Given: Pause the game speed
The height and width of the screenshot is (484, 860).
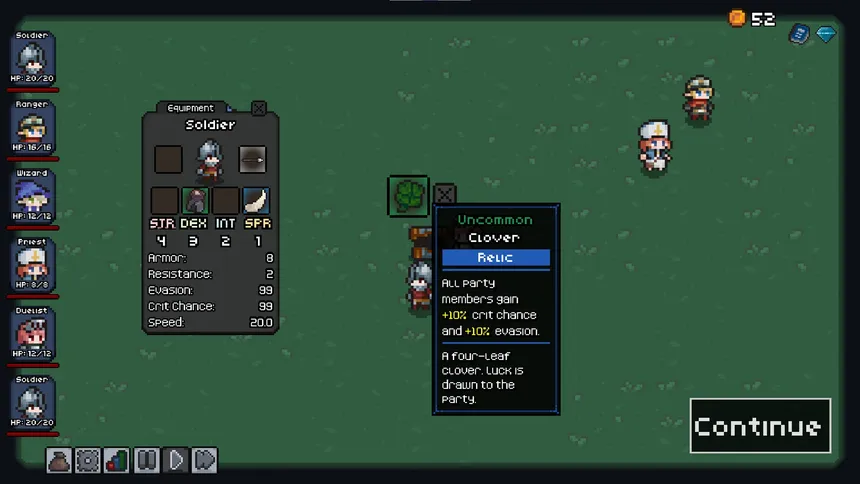Looking at the screenshot, I should pyautogui.click(x=146, y=460).
